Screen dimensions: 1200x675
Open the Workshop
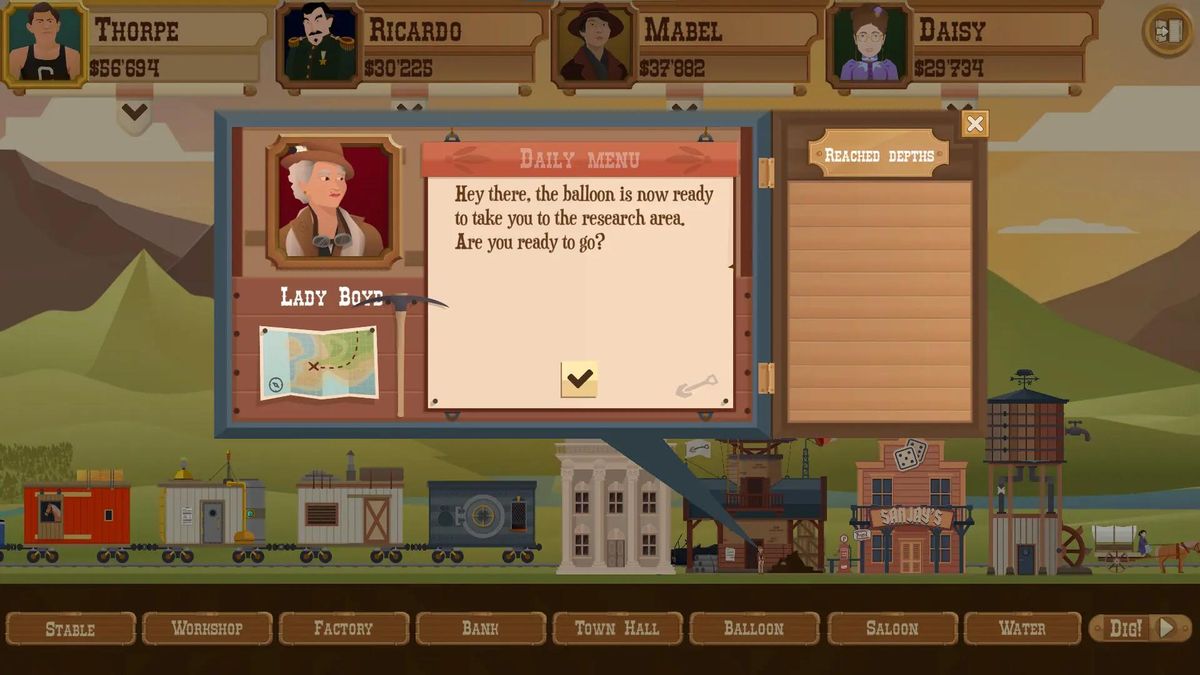pyautogui.click(x=207, y=629)
